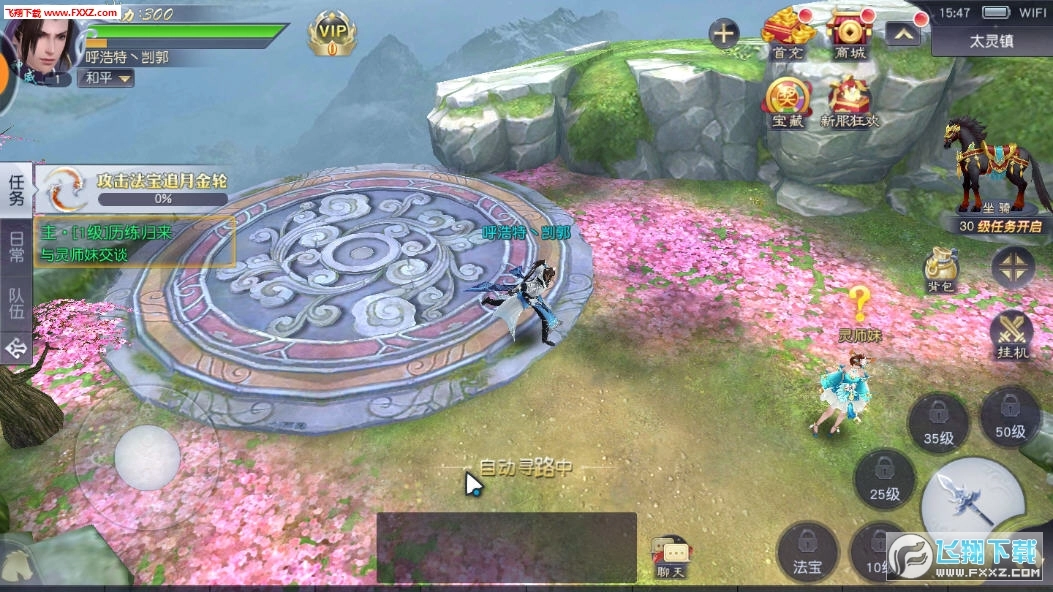Collapse top menu with the up arrow
The image size is (1053, 592).
coord(902,34)
